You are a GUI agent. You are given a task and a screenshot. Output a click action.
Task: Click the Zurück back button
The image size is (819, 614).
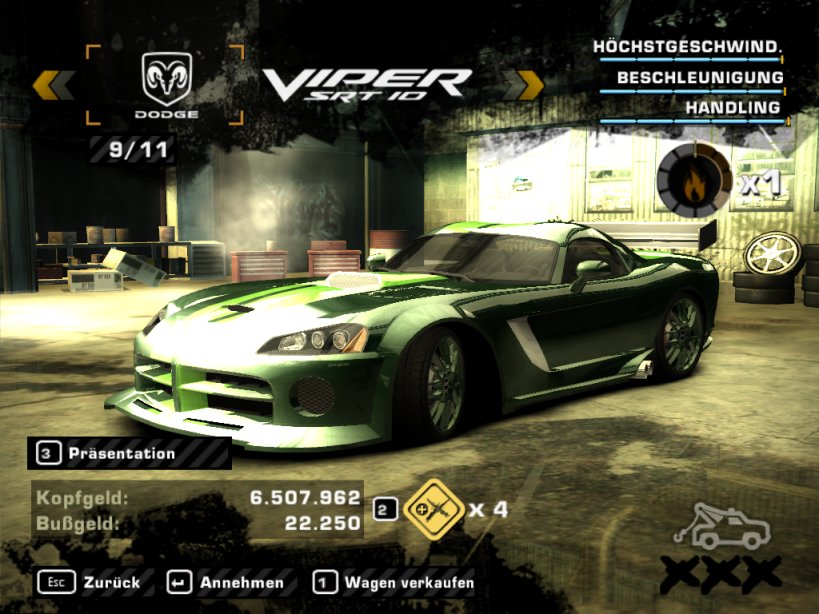(x=90, y=582)
